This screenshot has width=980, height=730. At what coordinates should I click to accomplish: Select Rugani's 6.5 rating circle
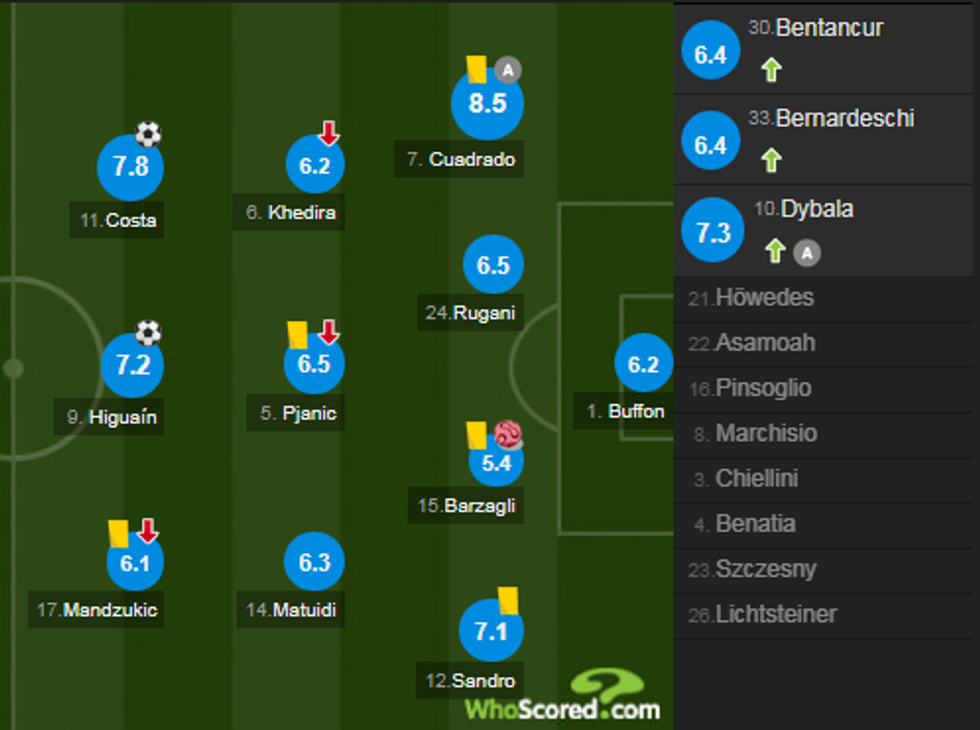click(x=493, y=265)
